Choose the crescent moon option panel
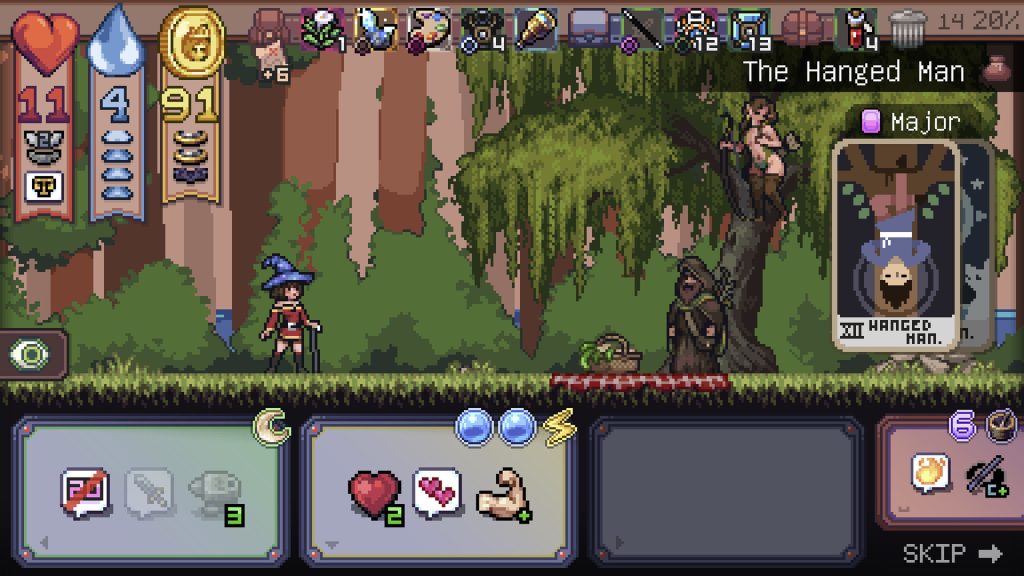 pos(155,492)
